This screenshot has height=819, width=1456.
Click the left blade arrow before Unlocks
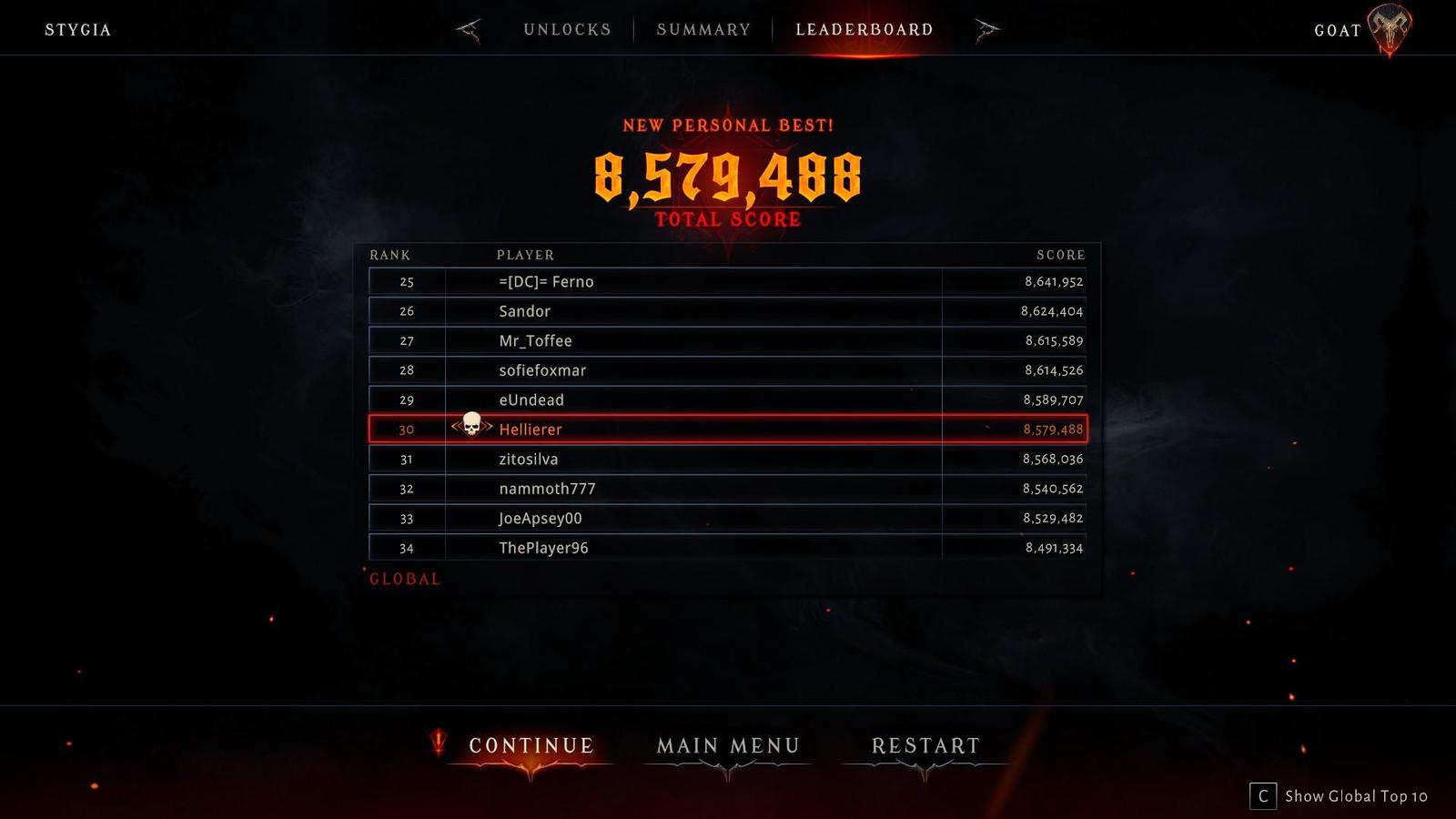467,28
